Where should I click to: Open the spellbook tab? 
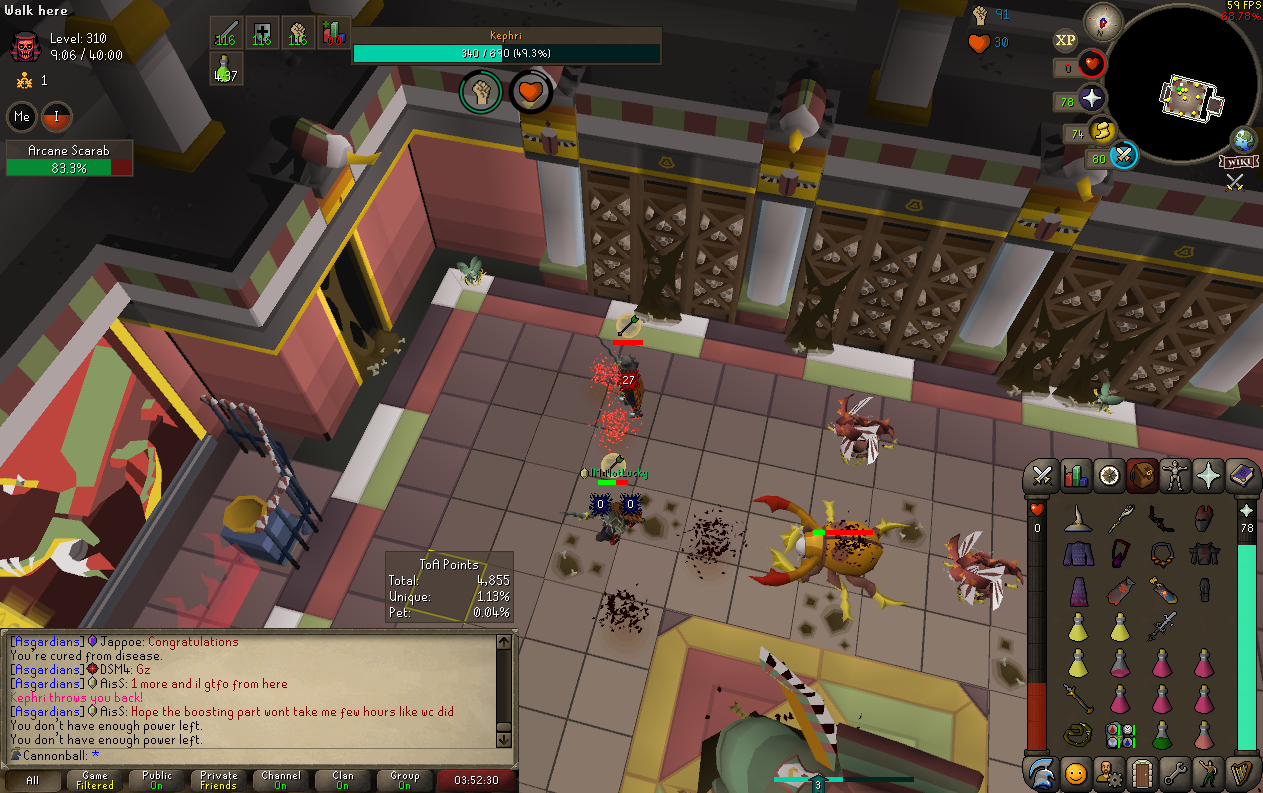1241,476
